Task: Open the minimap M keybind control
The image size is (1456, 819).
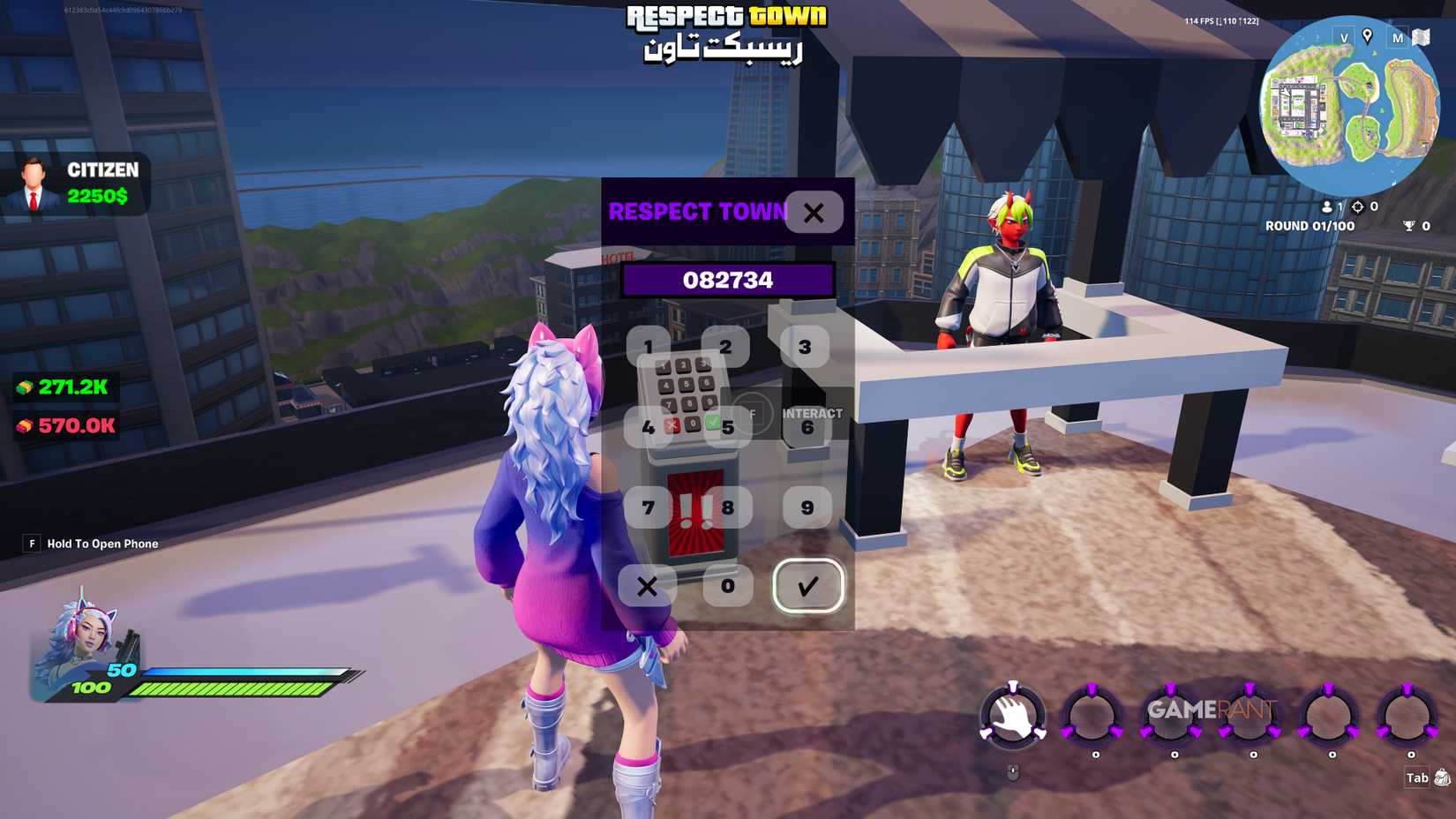Action: (x=1398, y=39)
